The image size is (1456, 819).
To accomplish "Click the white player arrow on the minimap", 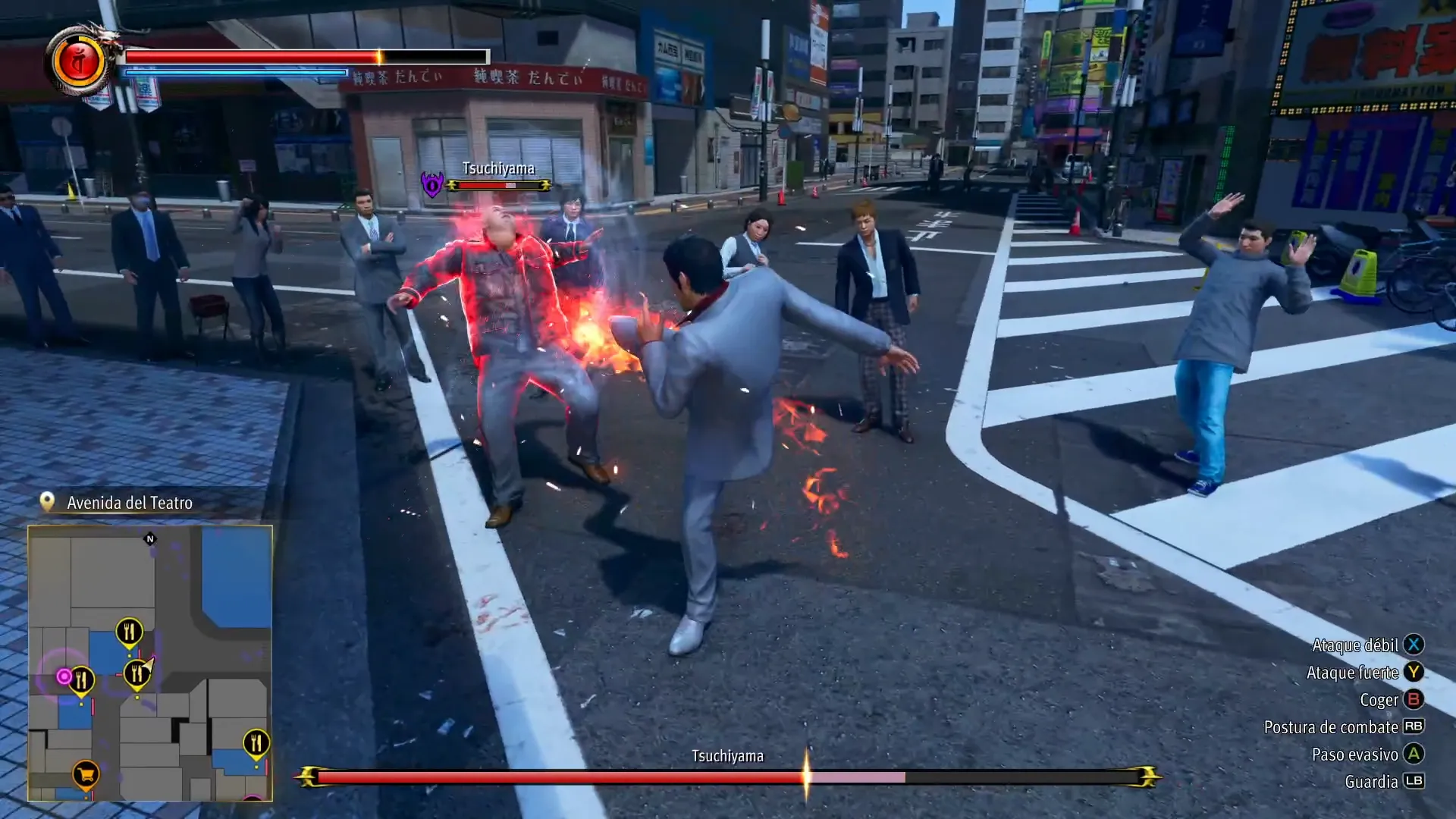I will [x=149, y=664].
